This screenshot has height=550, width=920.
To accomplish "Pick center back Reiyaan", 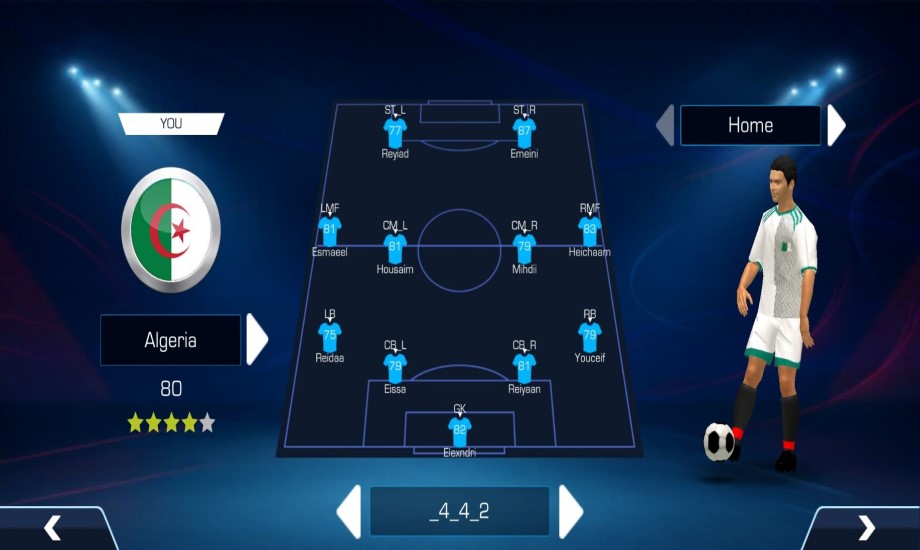I will tap(524, 367).
